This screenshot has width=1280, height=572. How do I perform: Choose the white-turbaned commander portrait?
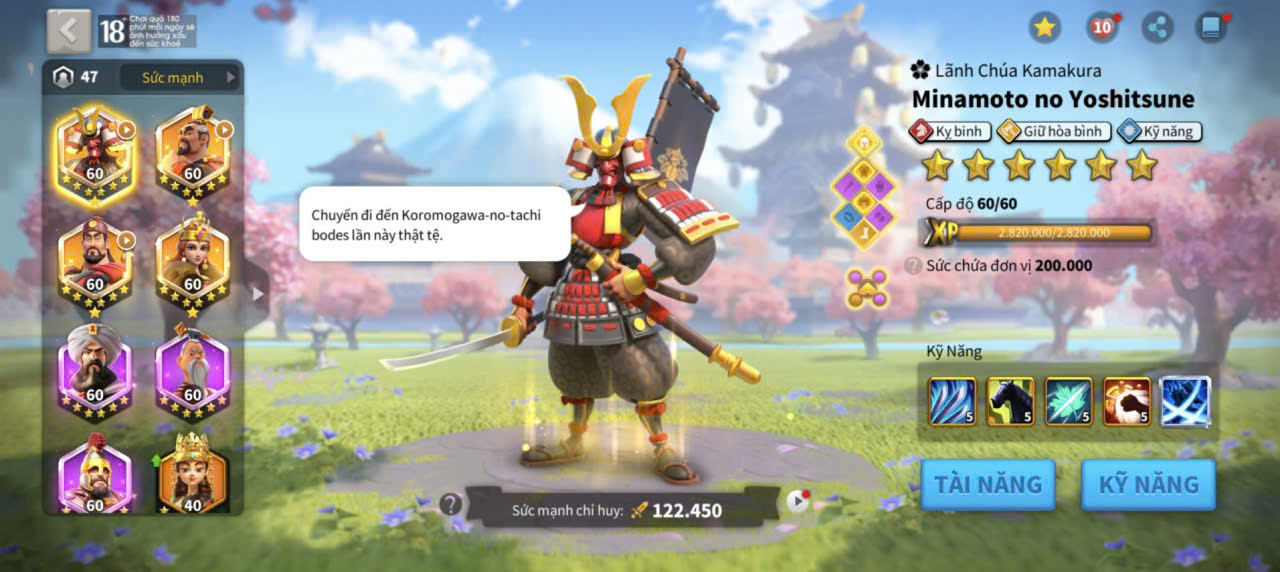pyautogui.click(x=94, y=365)
